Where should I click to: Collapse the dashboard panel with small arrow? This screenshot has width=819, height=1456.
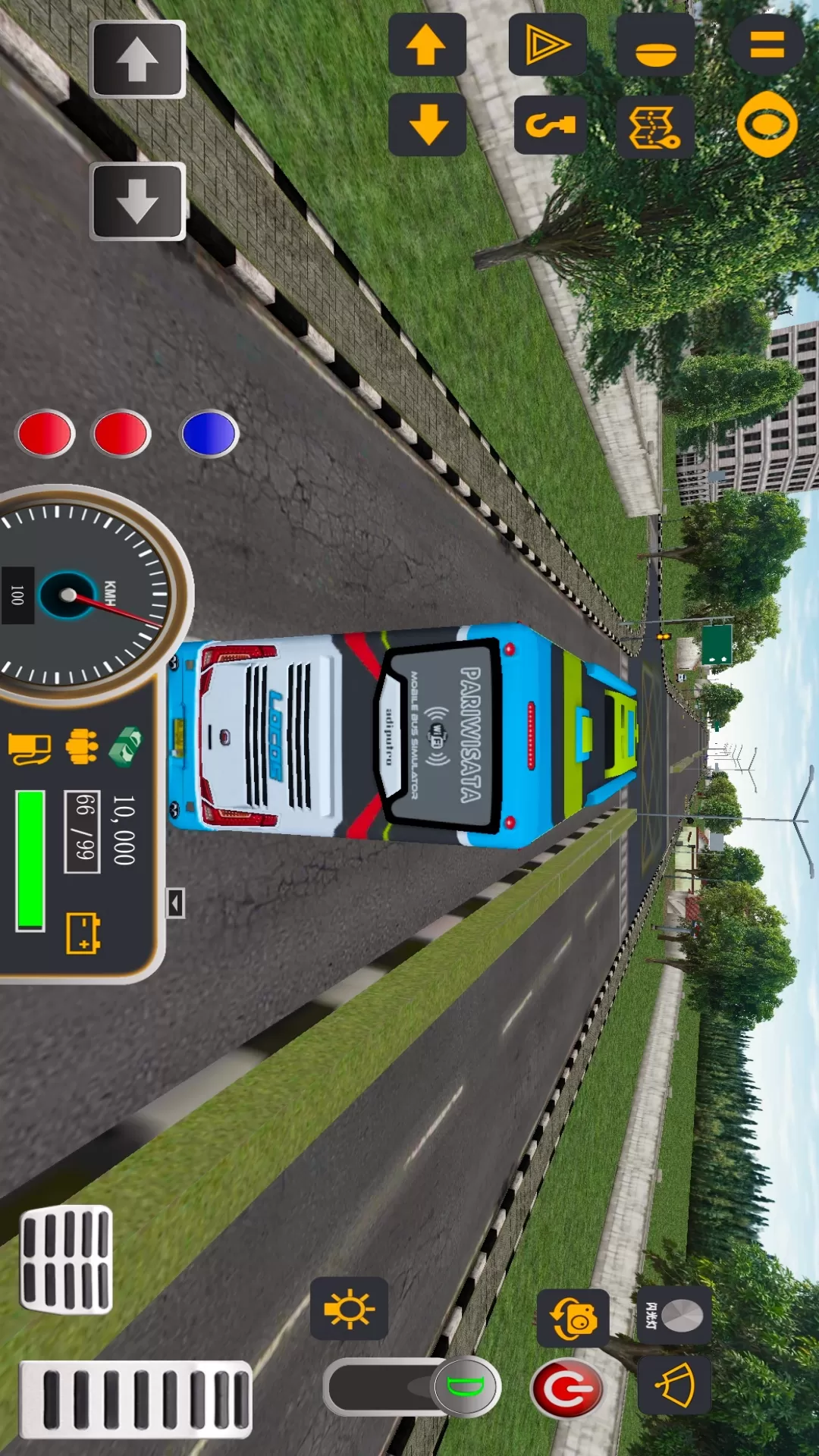pyautogui.click(x=175, y=903)
